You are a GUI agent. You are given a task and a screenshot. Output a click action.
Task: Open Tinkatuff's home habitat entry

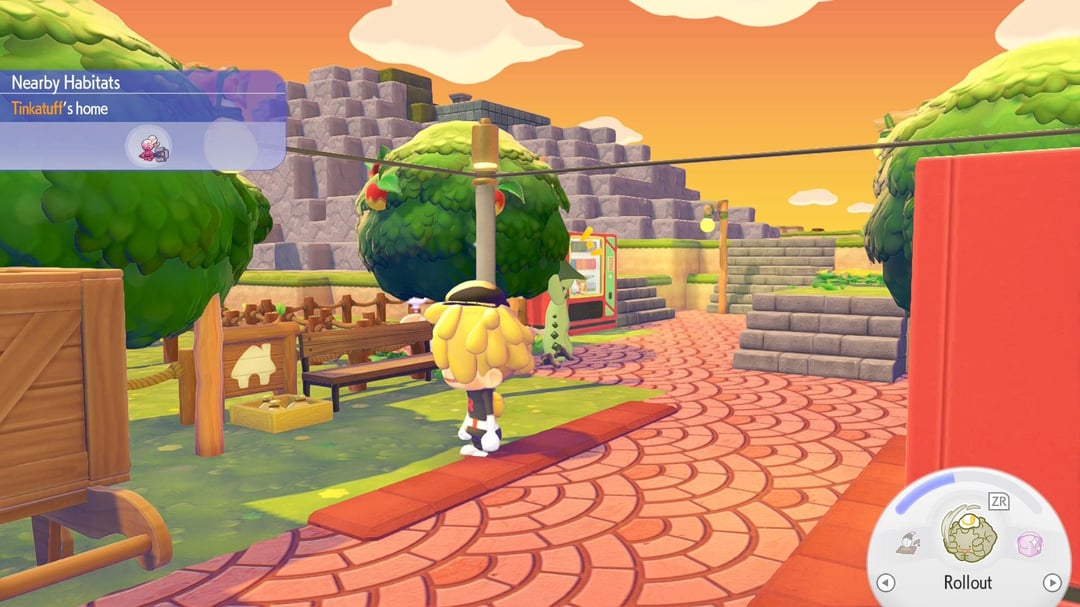[x=60, y=108]
